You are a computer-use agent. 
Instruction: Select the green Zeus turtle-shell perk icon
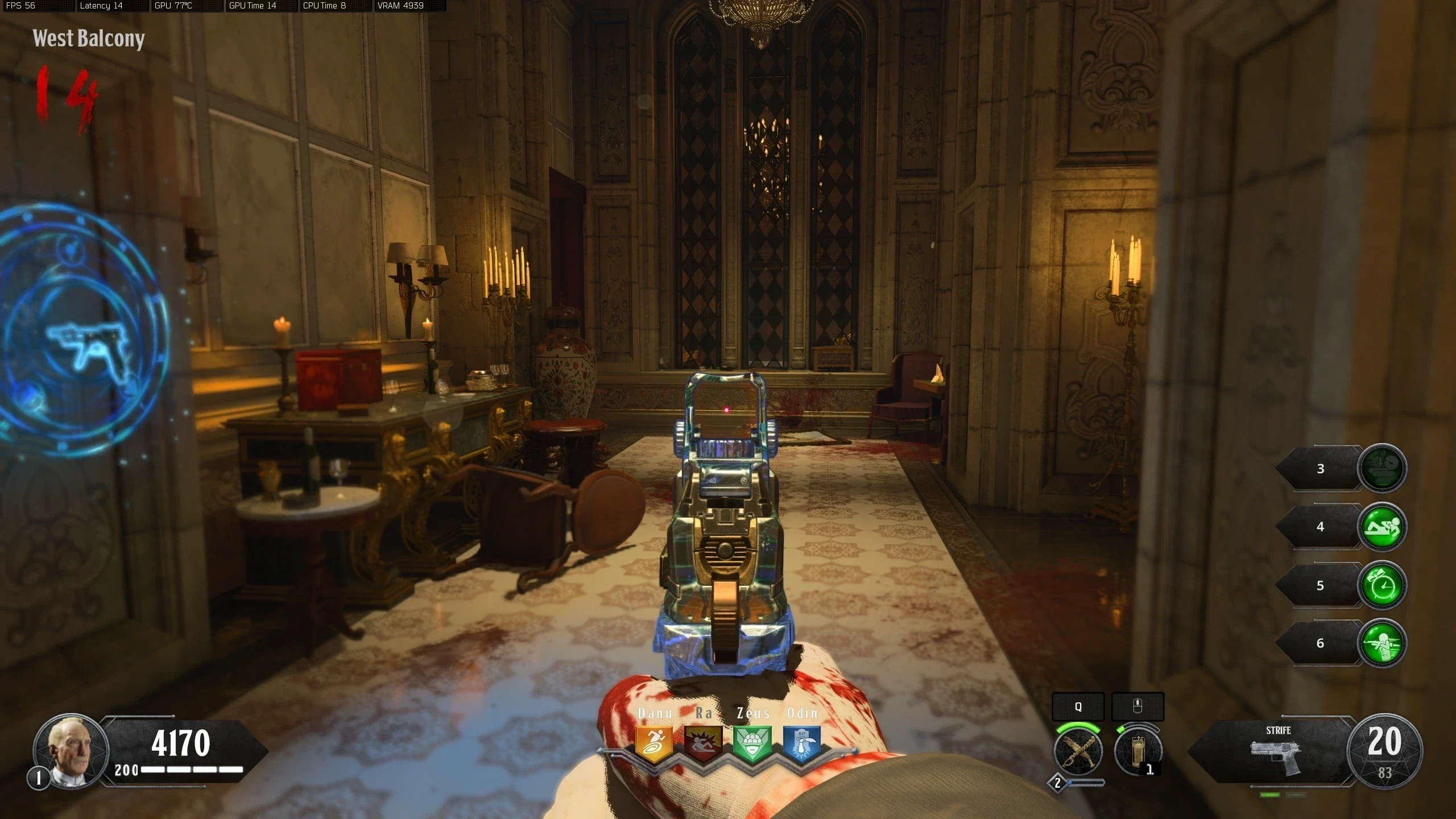(x=752, y=744)
